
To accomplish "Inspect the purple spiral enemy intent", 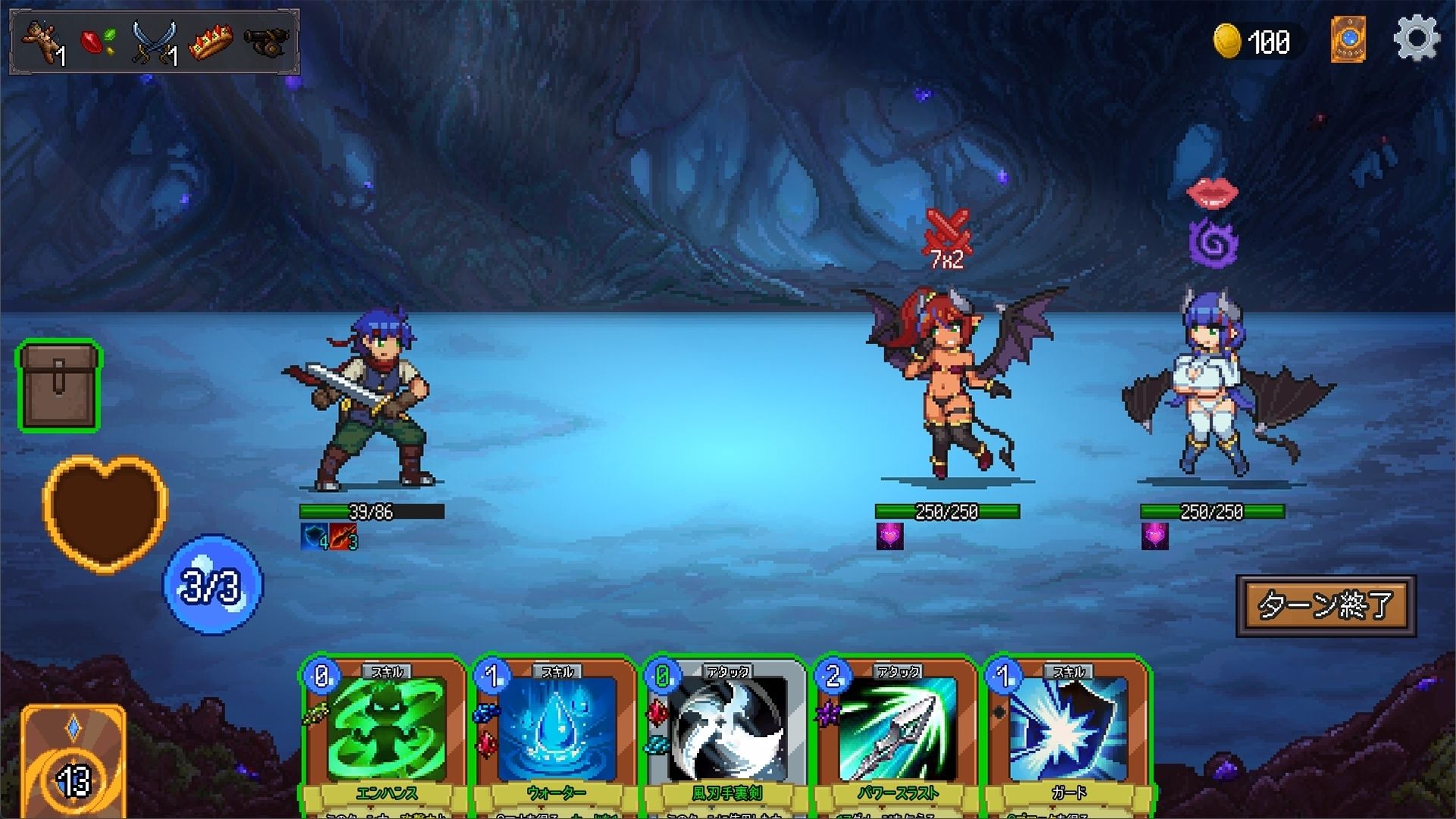I will tap(1213, 243).
